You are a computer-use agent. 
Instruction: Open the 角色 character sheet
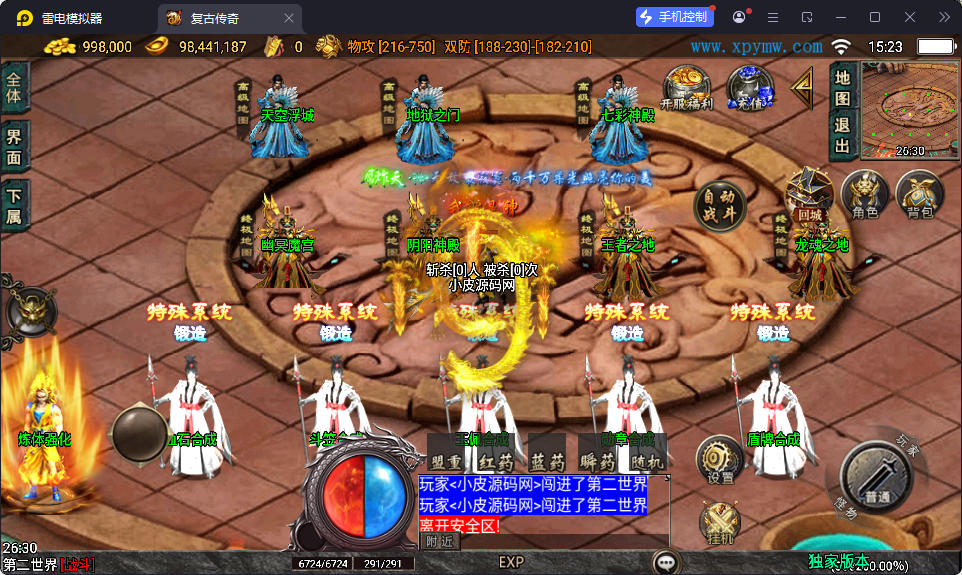865,194
